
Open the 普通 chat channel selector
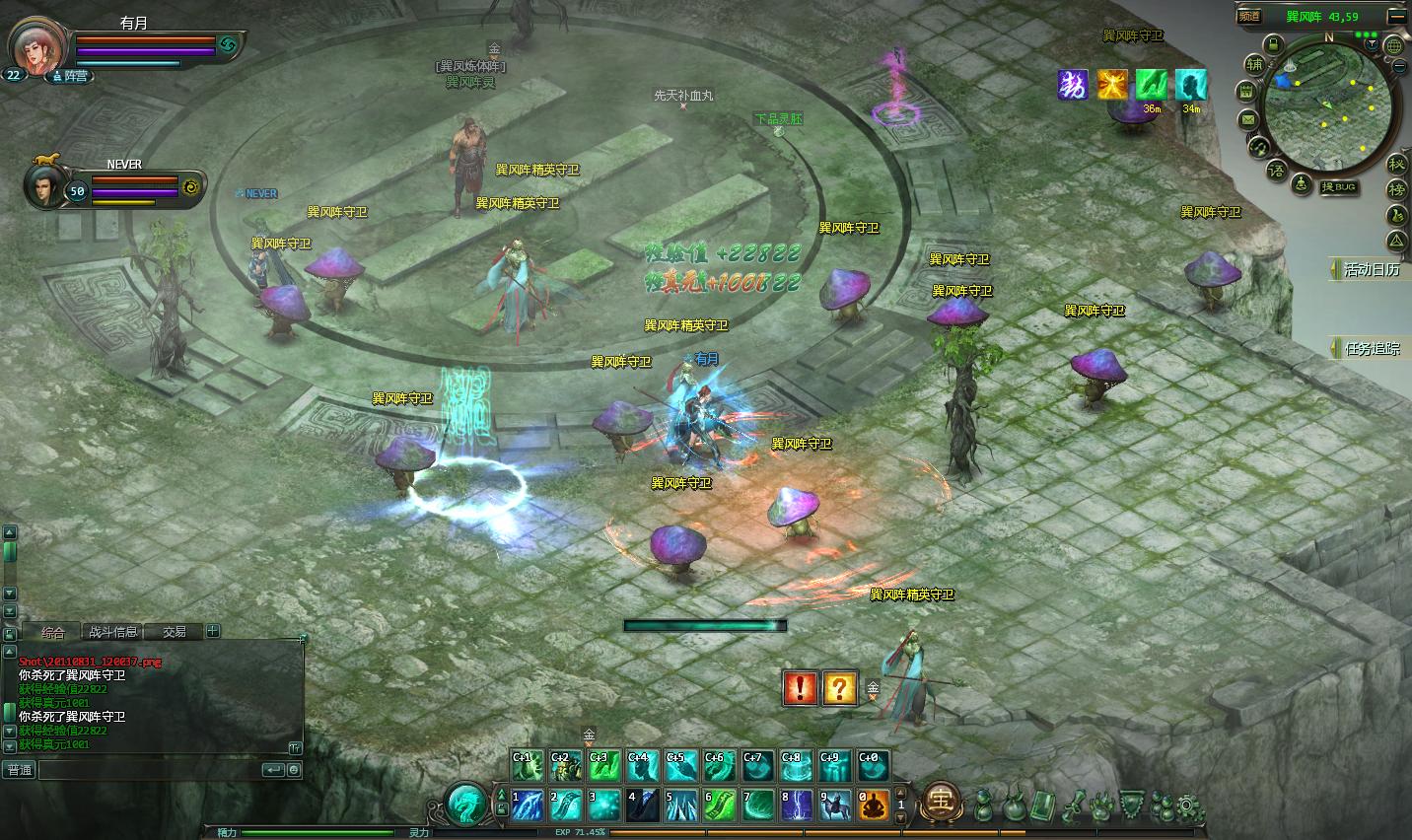(20, 770)
